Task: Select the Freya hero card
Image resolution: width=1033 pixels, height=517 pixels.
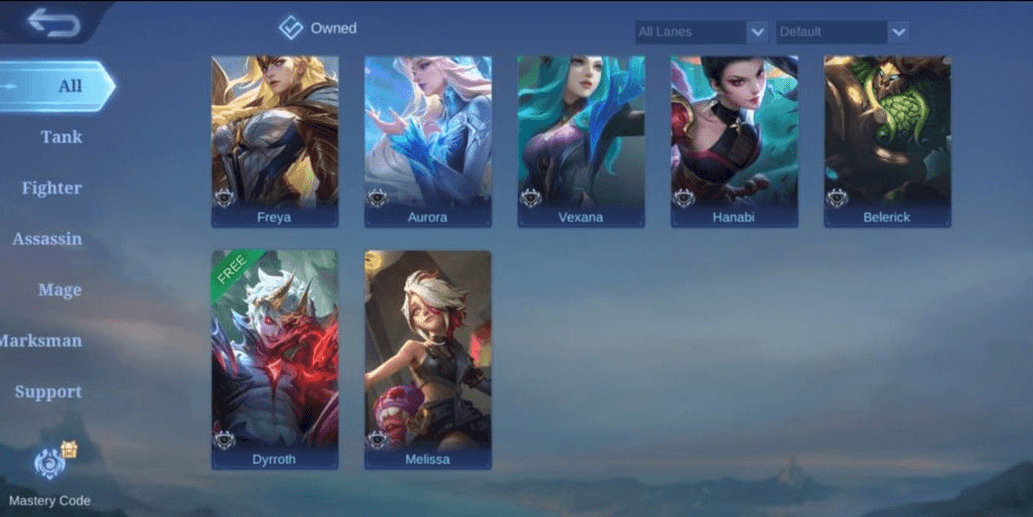Action: pos(275,141)
